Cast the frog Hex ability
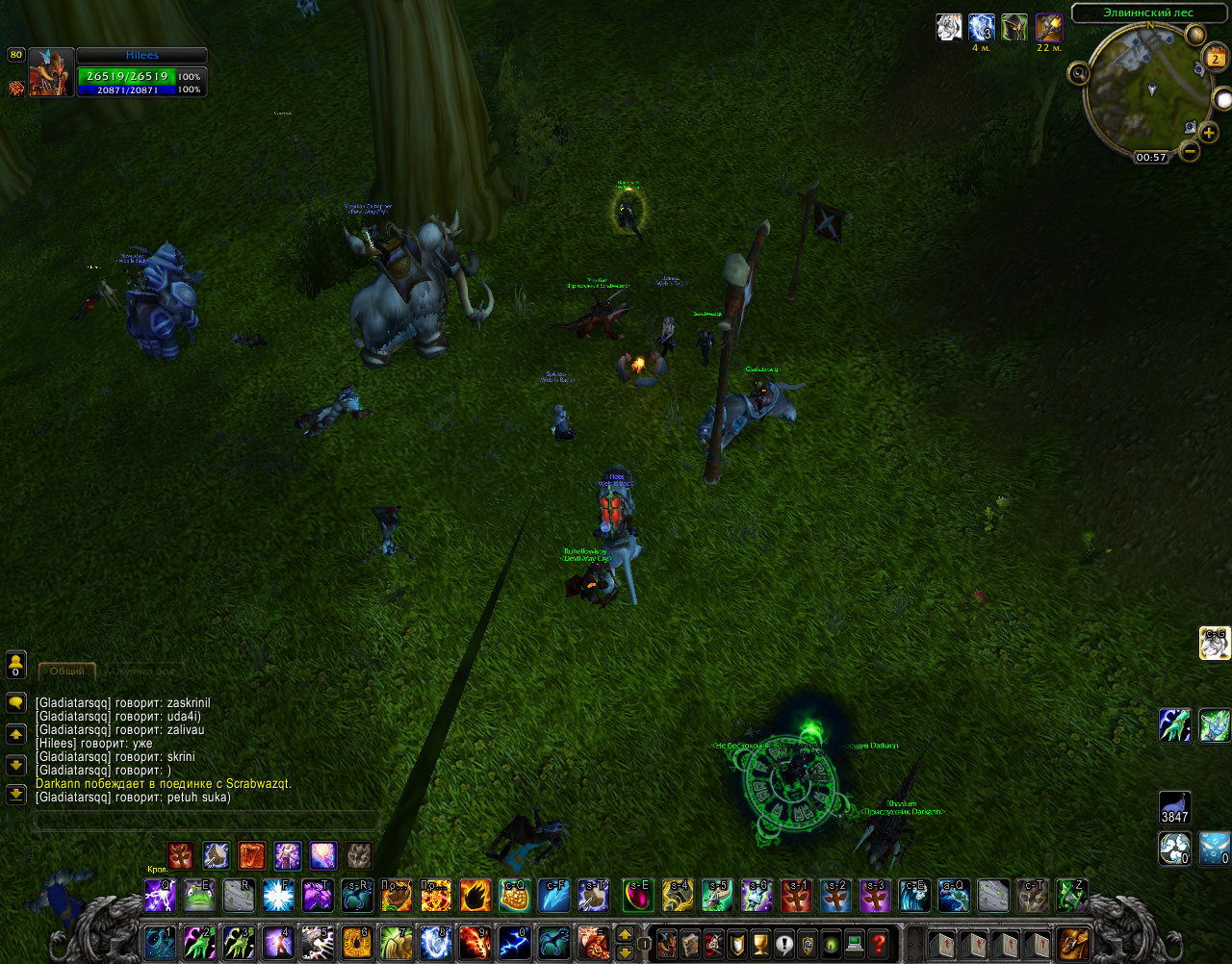The height and width of the screenshot is (964, 1232). [x=199, y=896]
